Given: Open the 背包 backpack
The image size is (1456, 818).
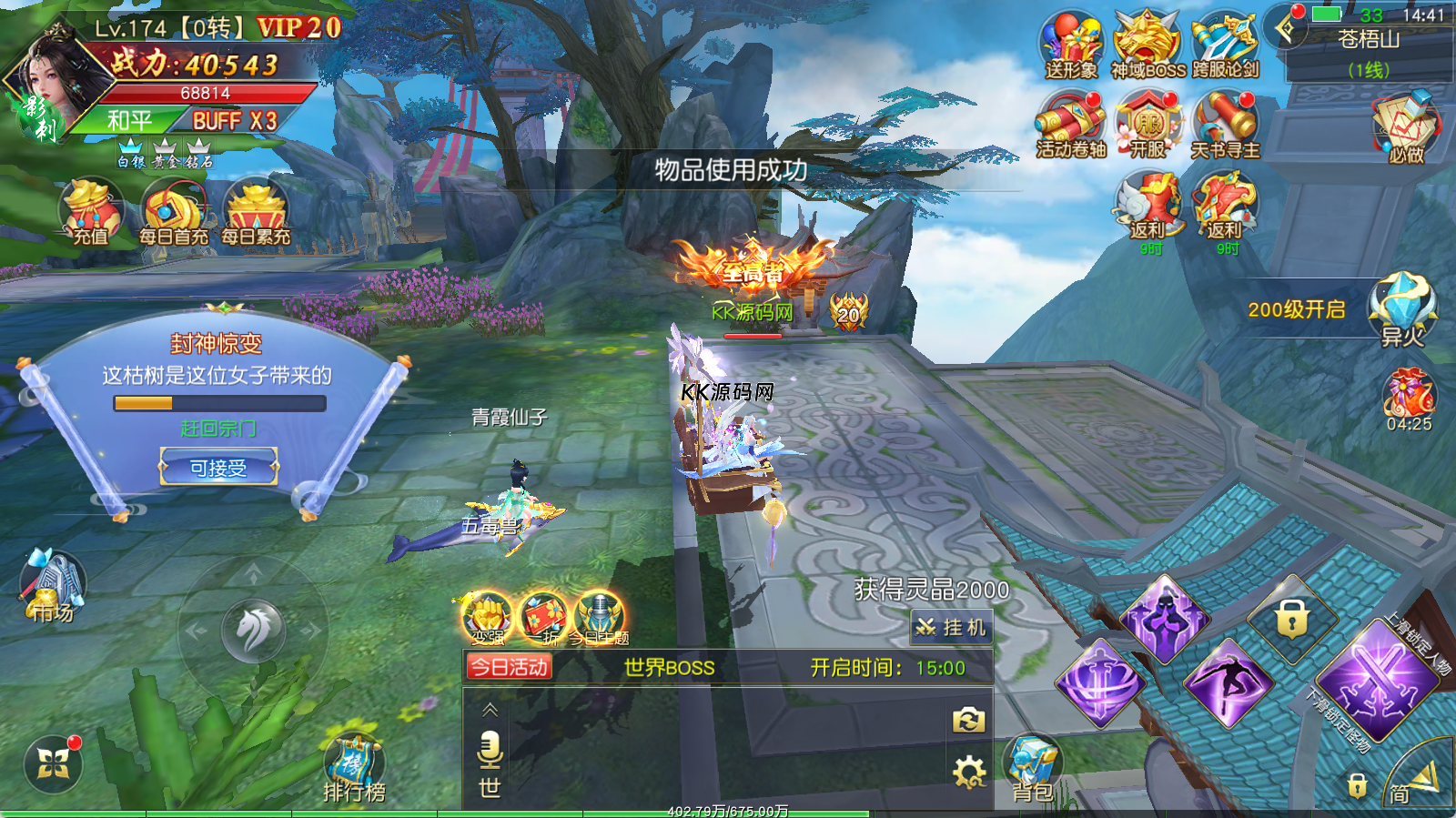Looking at the screenshot, I should (x=1033, y=769).
